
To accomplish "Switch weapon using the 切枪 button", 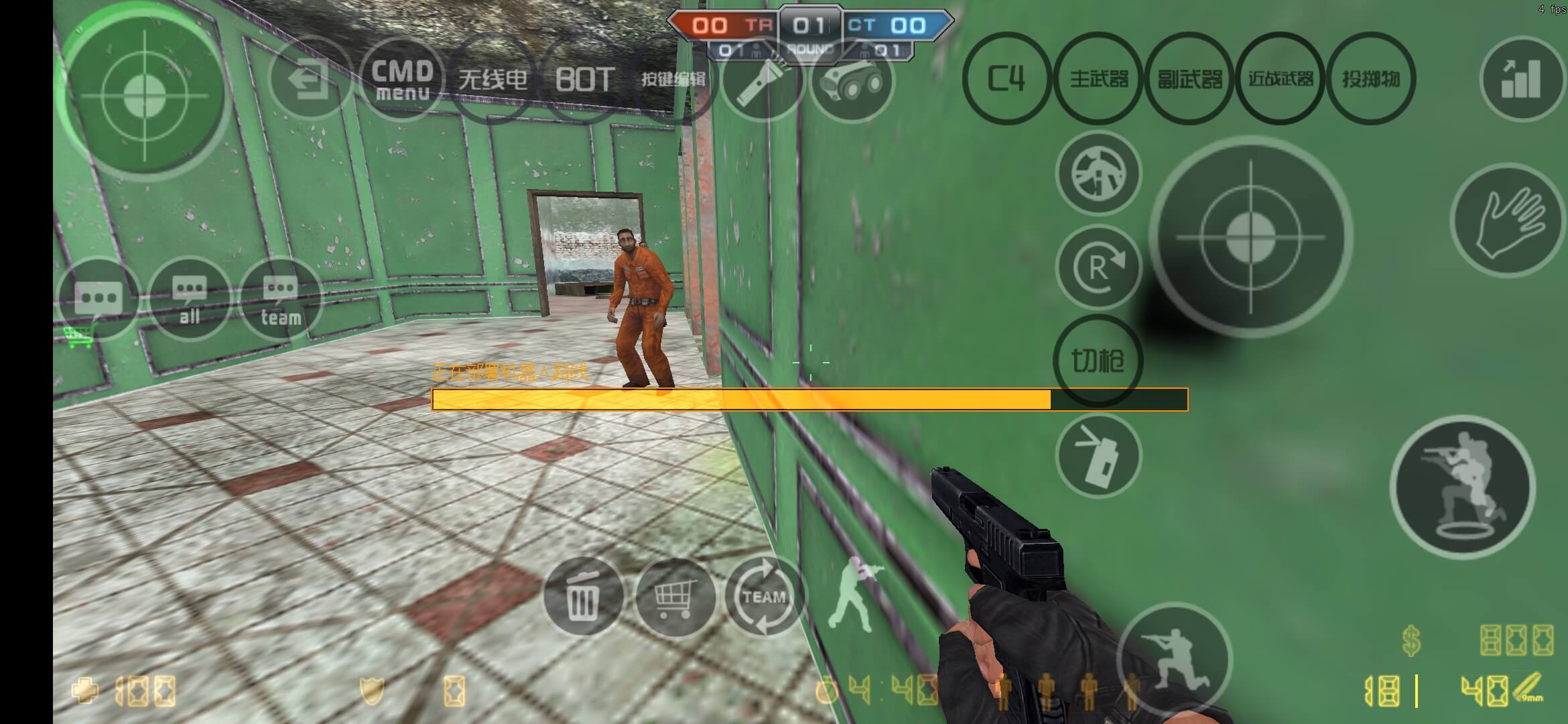I will [x=1098, y=360].
